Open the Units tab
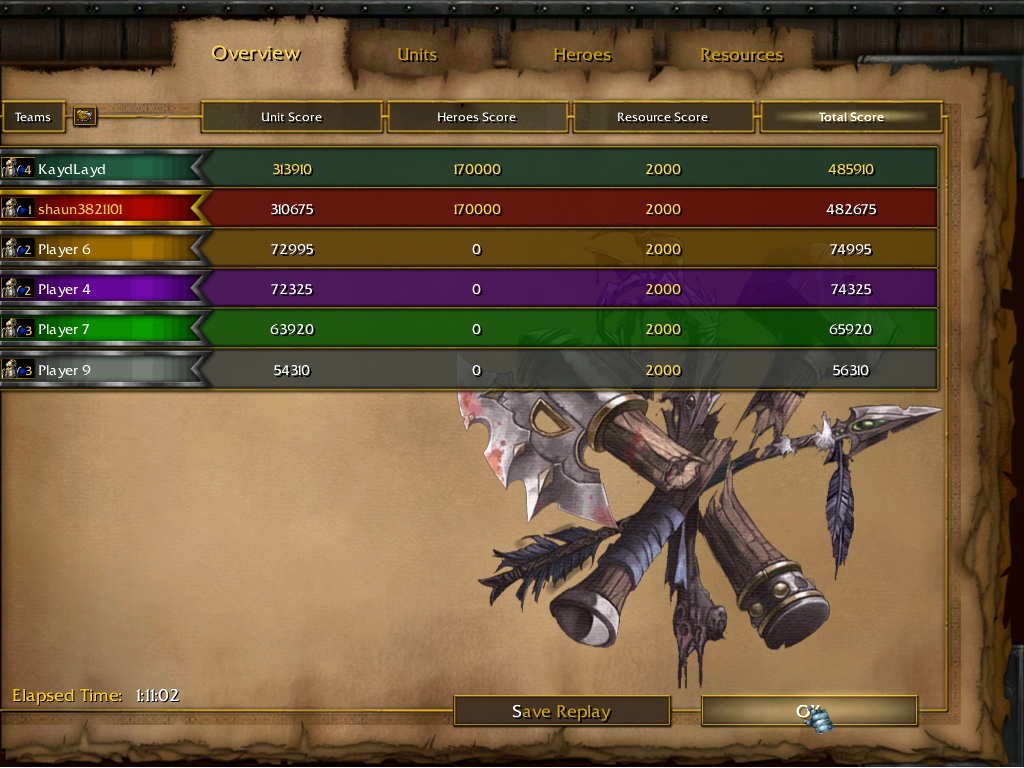The image size is (1024, 768). pos(417,55)
